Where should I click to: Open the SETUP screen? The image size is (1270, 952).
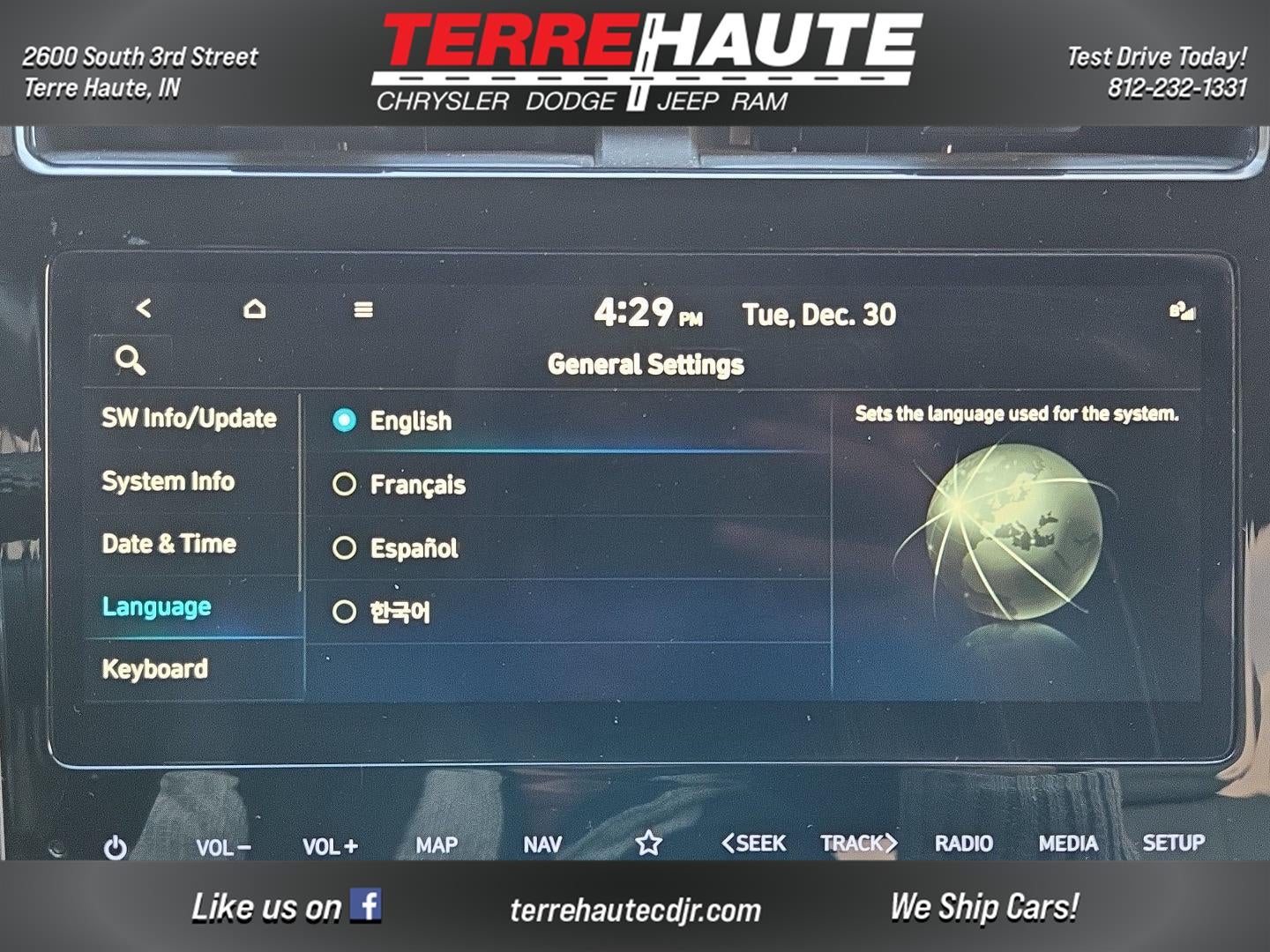[x=1173, y=843]
